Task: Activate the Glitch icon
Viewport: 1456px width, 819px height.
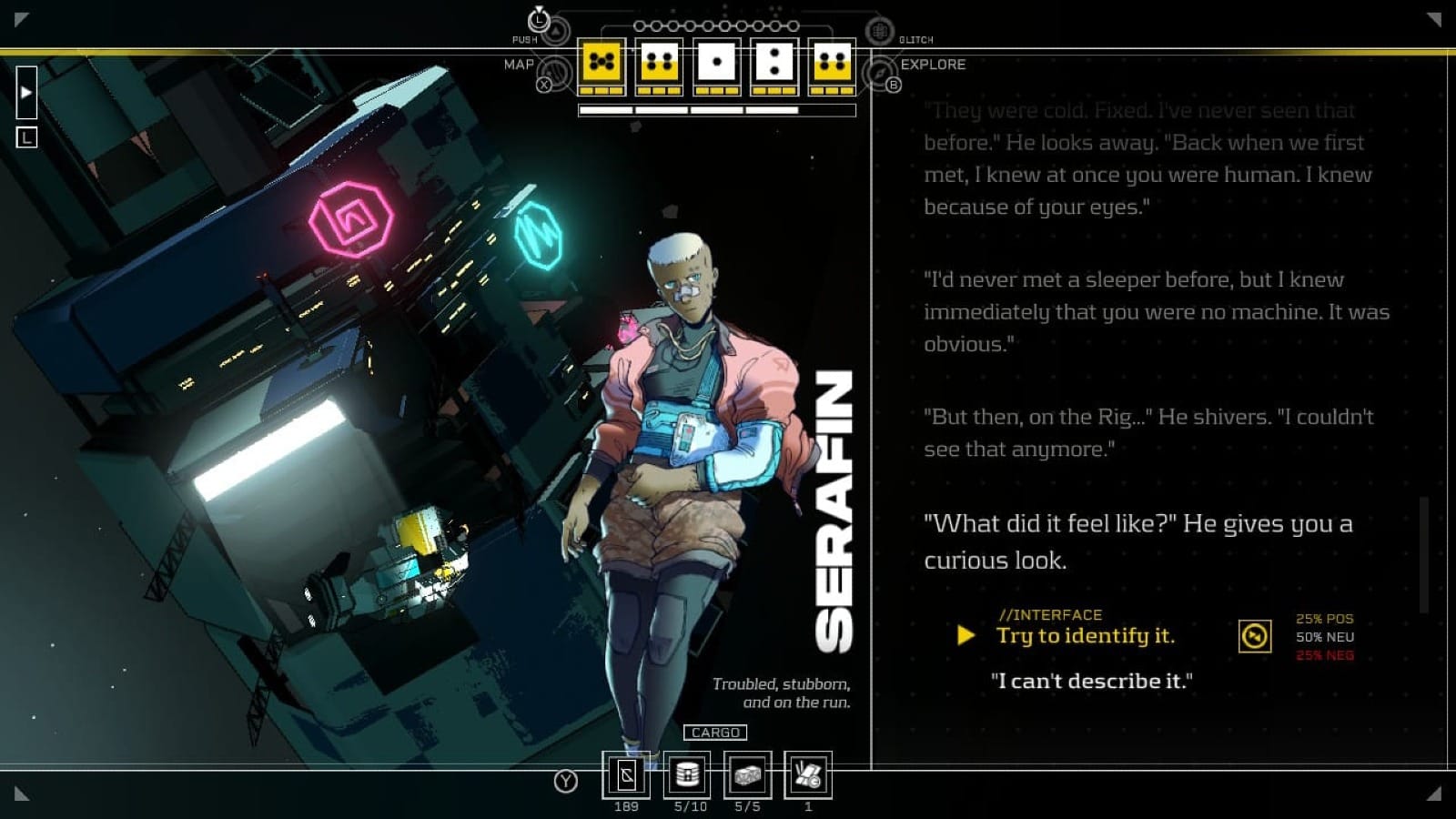Action: point(879,32)
